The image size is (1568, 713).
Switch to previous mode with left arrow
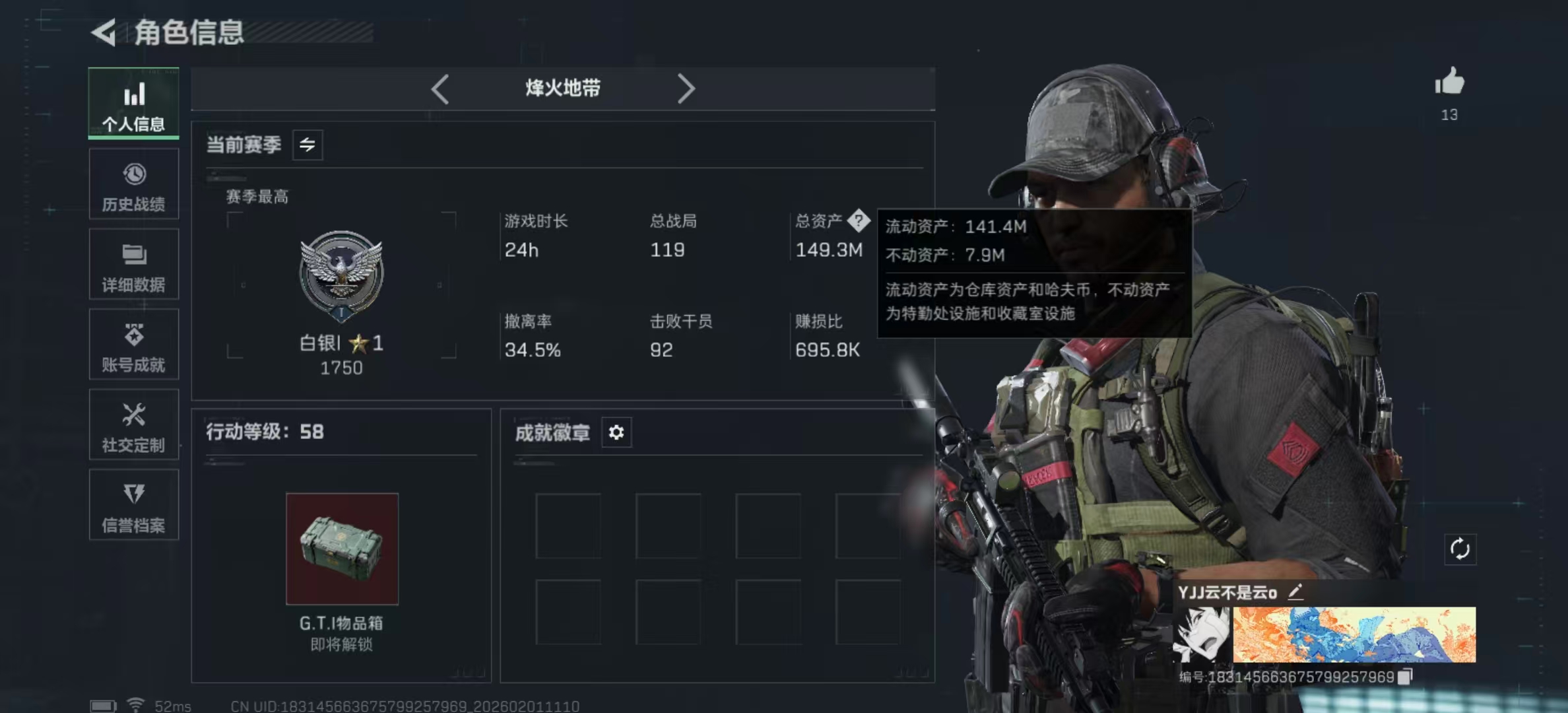[x=441, y=88]
